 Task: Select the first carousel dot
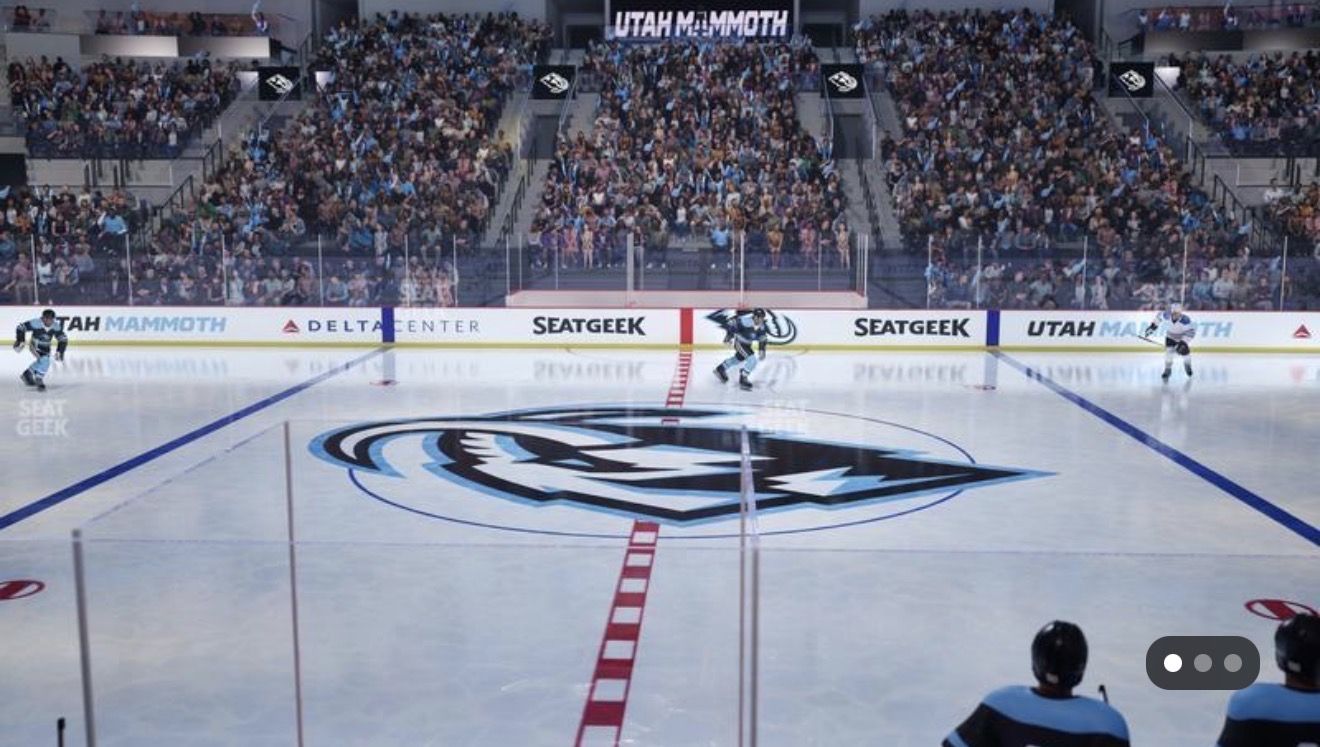1175,662
